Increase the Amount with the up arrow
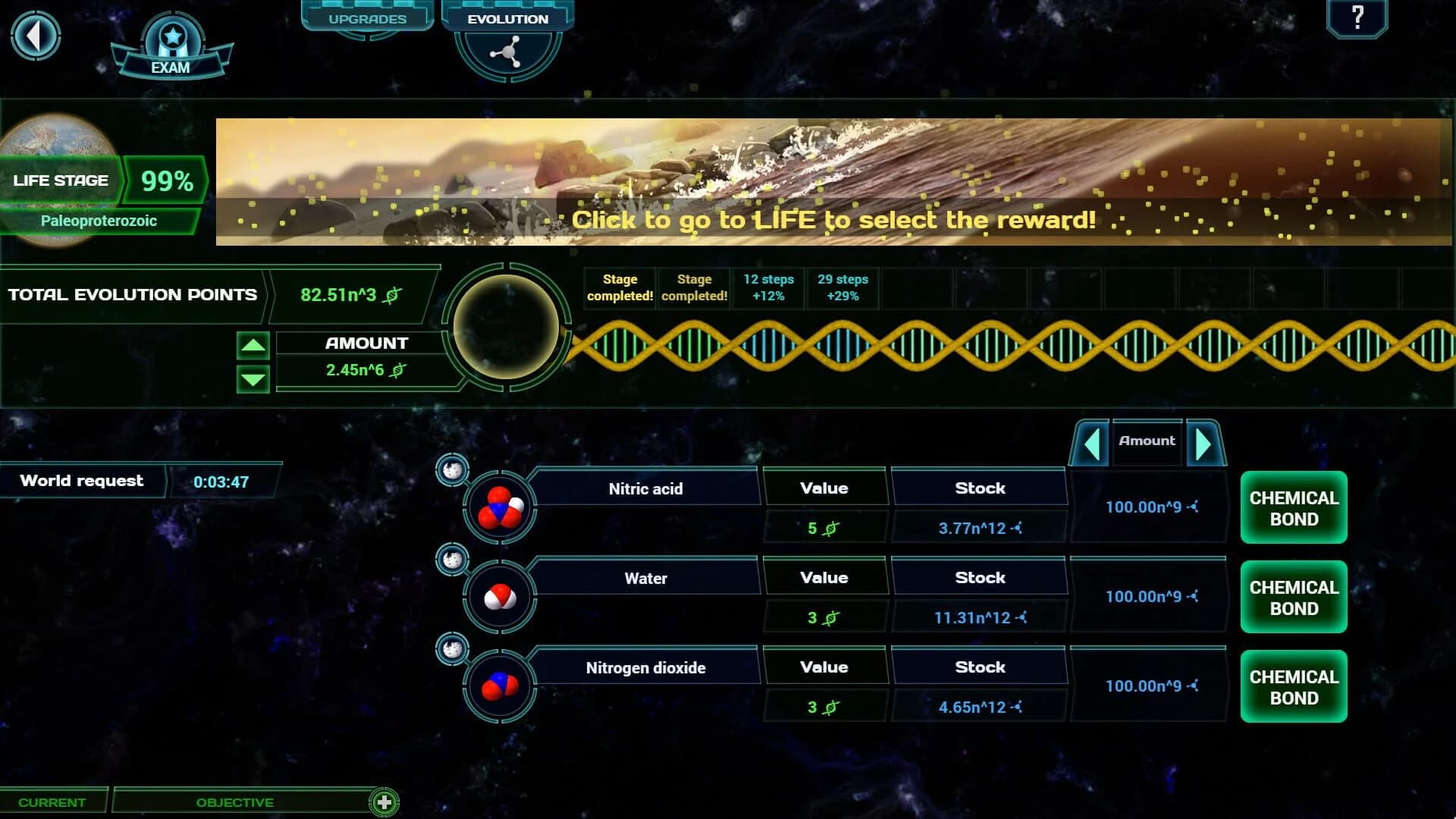Viewport: 1456px width, 819px height. tap(253, 347)
